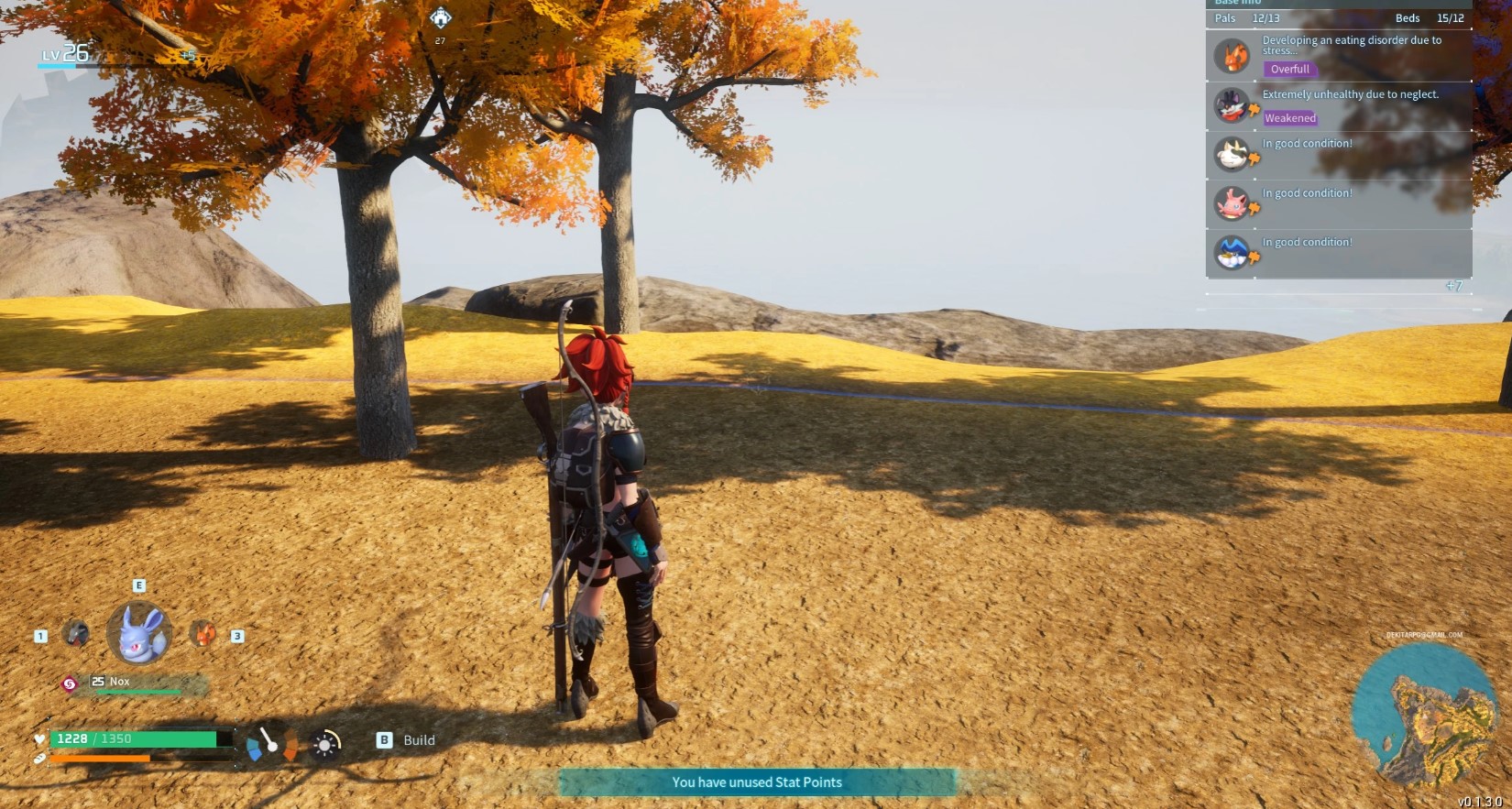The height and width of the screenshot is (809, 1512).
Task: Choose the dark grey pal party icon
Action: (x=76, y=634)
